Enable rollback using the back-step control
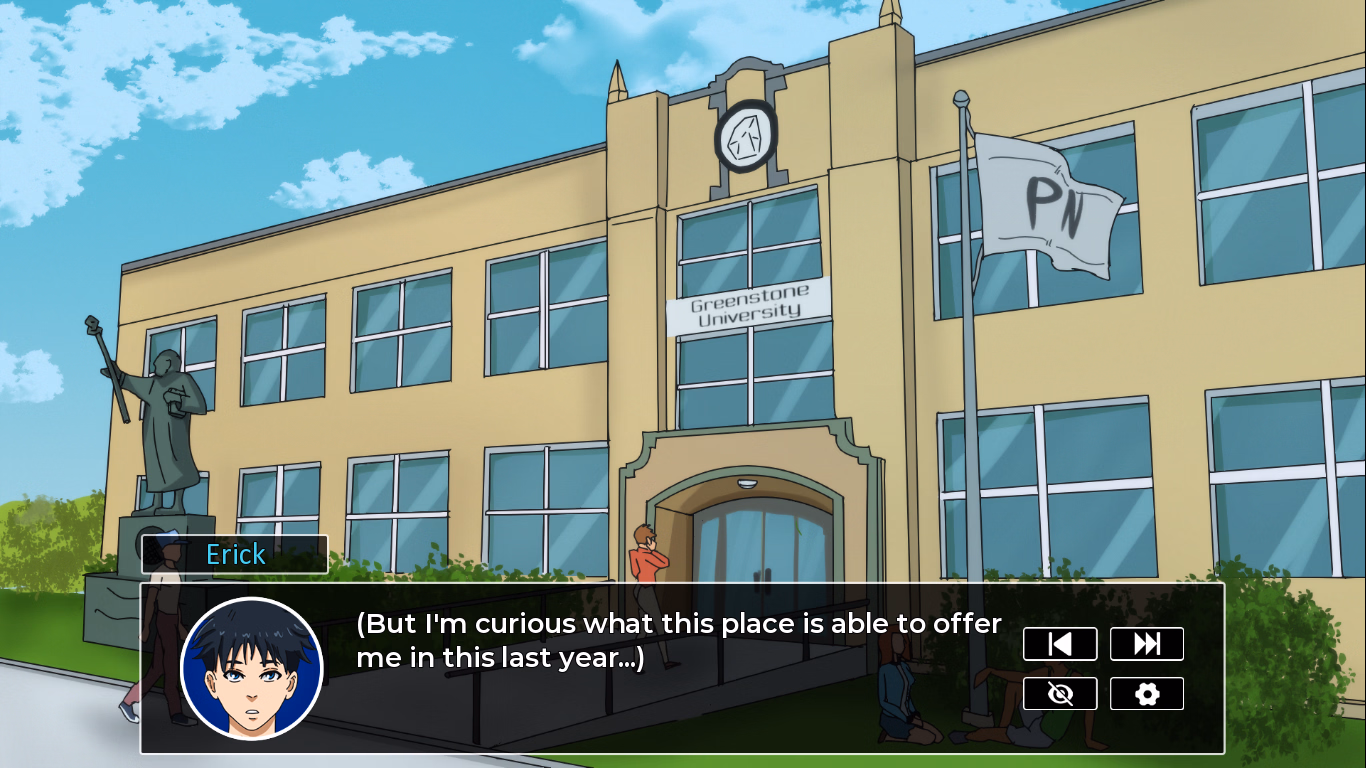 1060,643
